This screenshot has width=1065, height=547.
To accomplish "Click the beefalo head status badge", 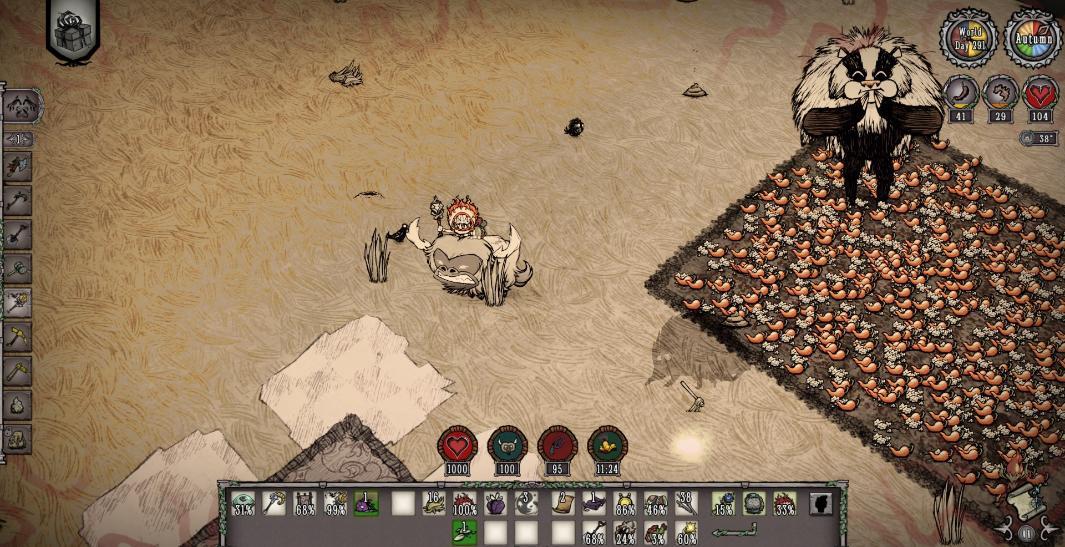I will [506, 447].
